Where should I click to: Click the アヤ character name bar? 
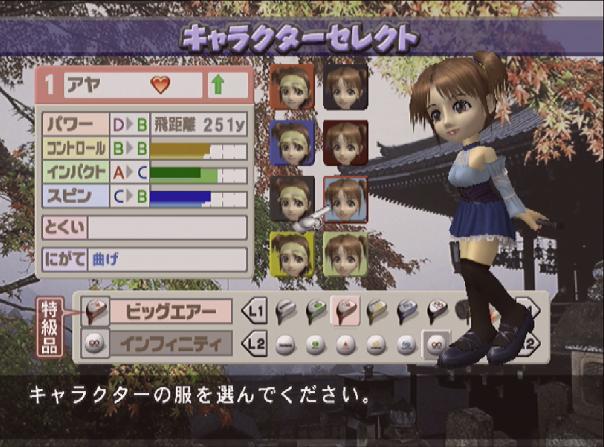[130, 86]
